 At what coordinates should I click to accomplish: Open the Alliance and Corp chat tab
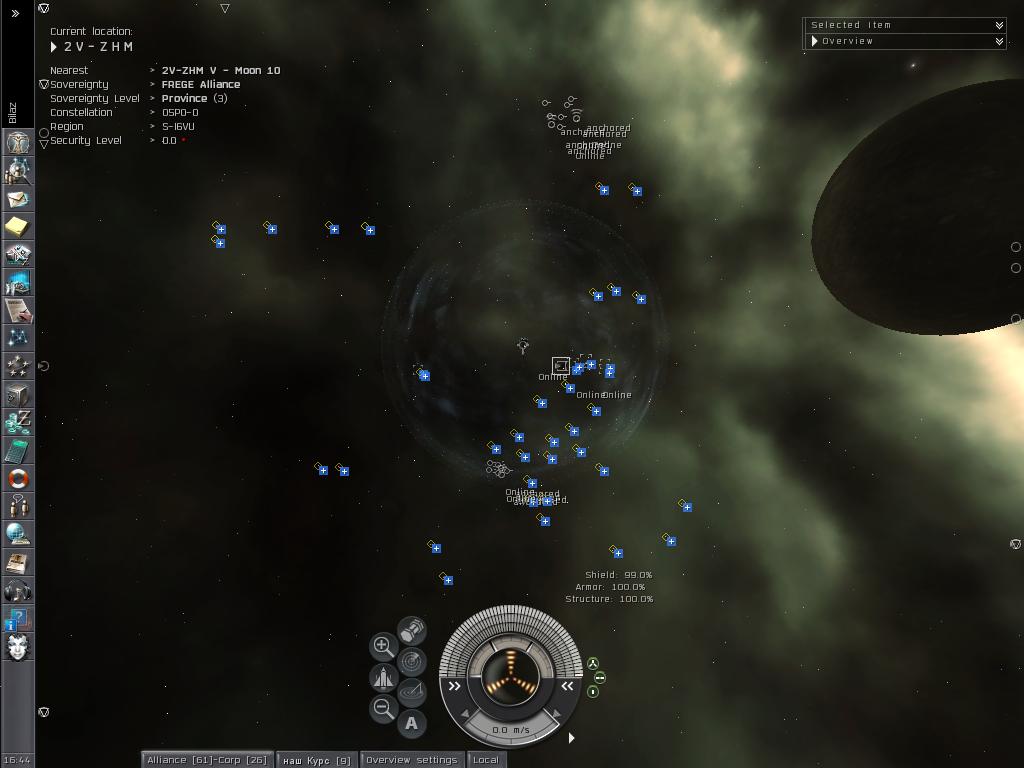[207, 760]
